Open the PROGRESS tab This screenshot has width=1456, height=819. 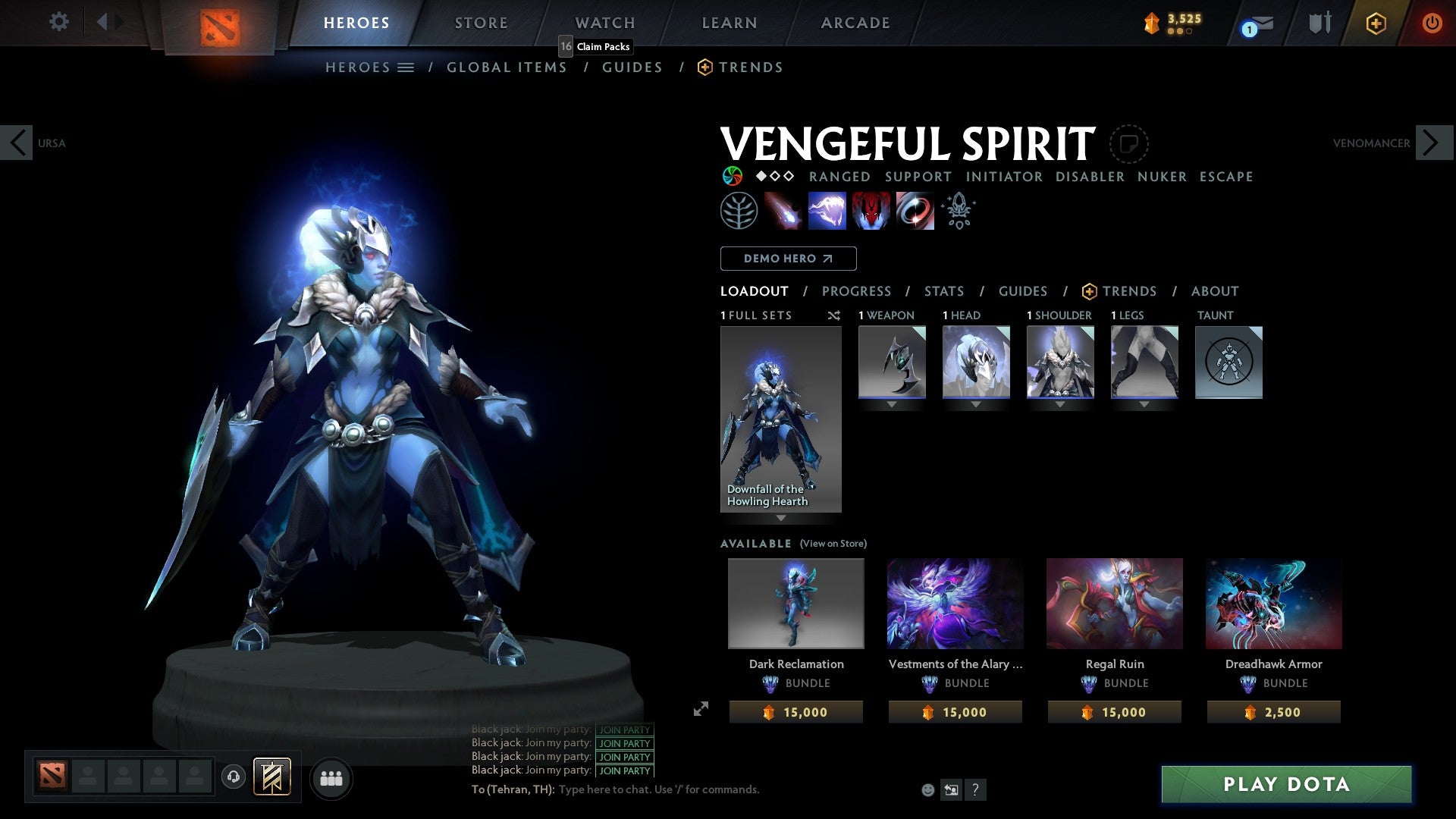857,291
